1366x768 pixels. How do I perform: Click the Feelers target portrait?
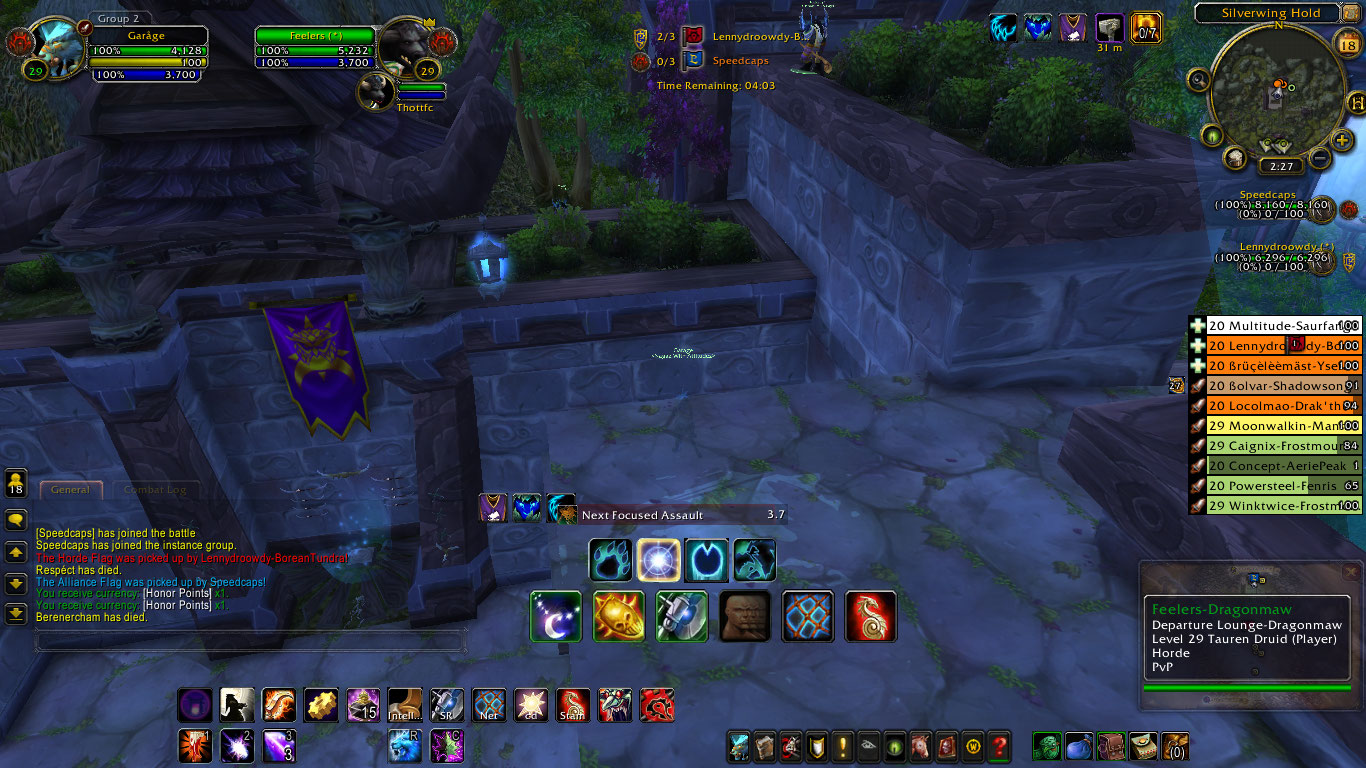point(405,45)
